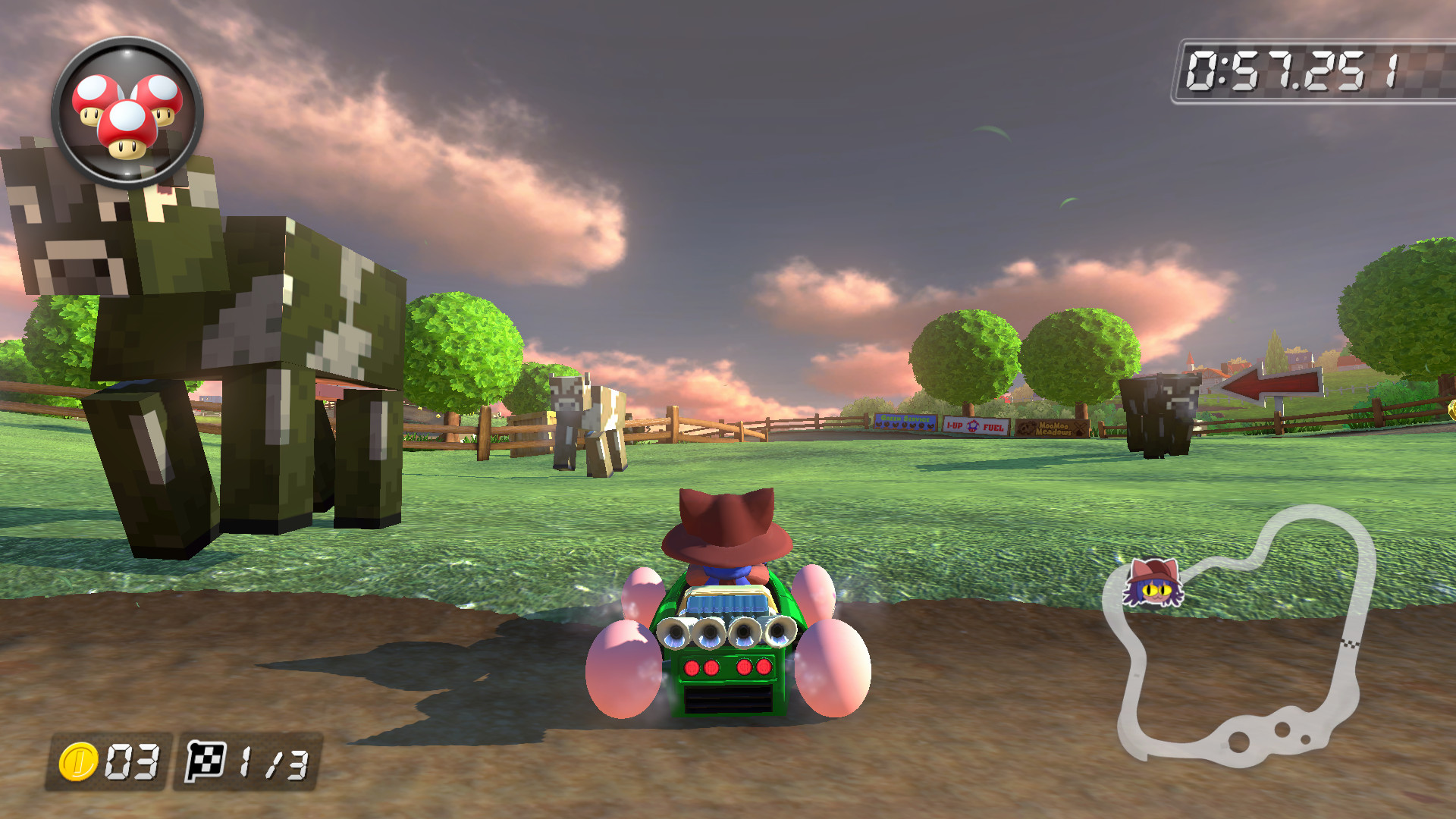Click the checkered finish line on the minimap

[x=1348, y=644]
